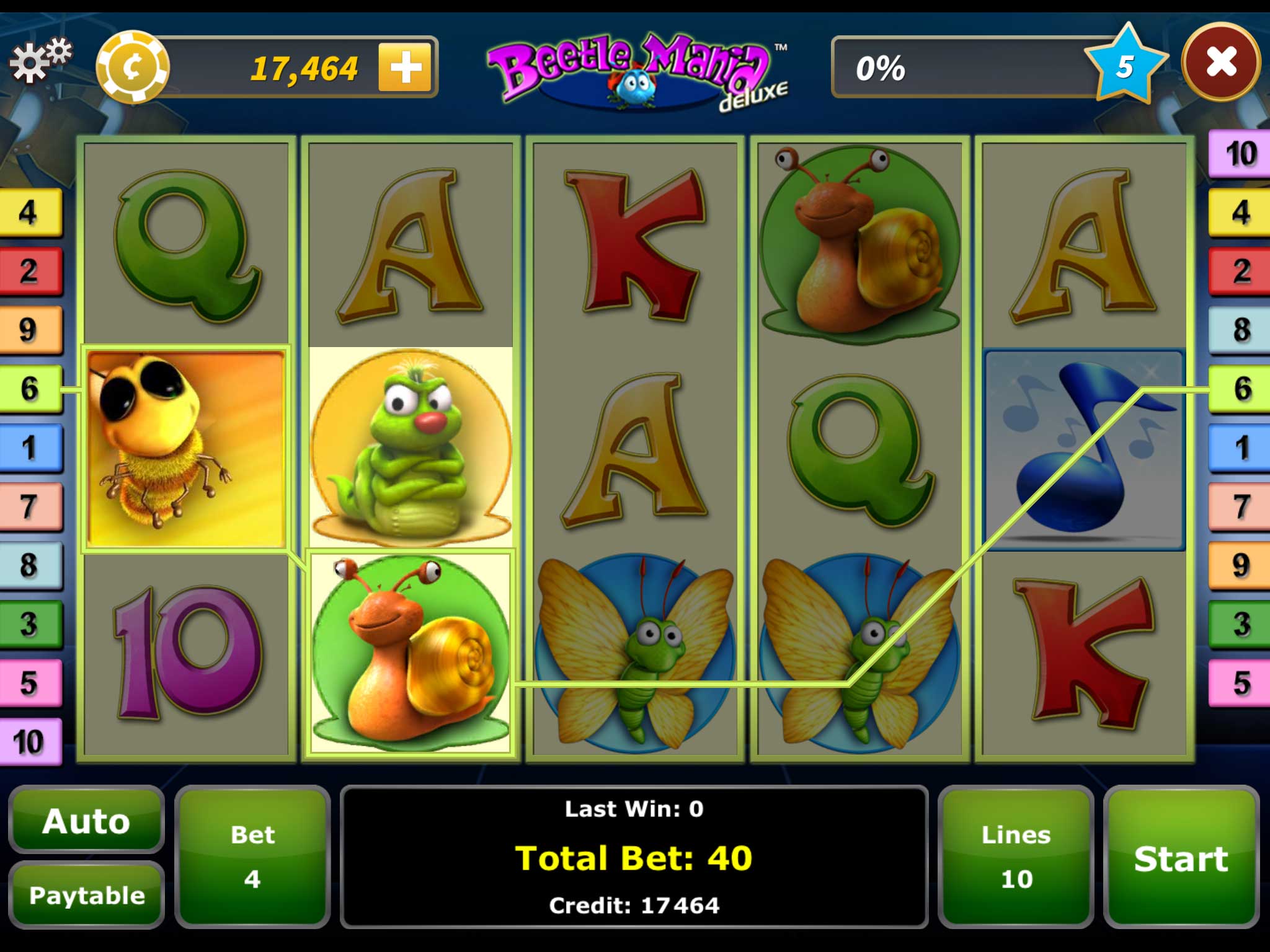
Task: Enable Auto spin
Action: click(86, 821)
